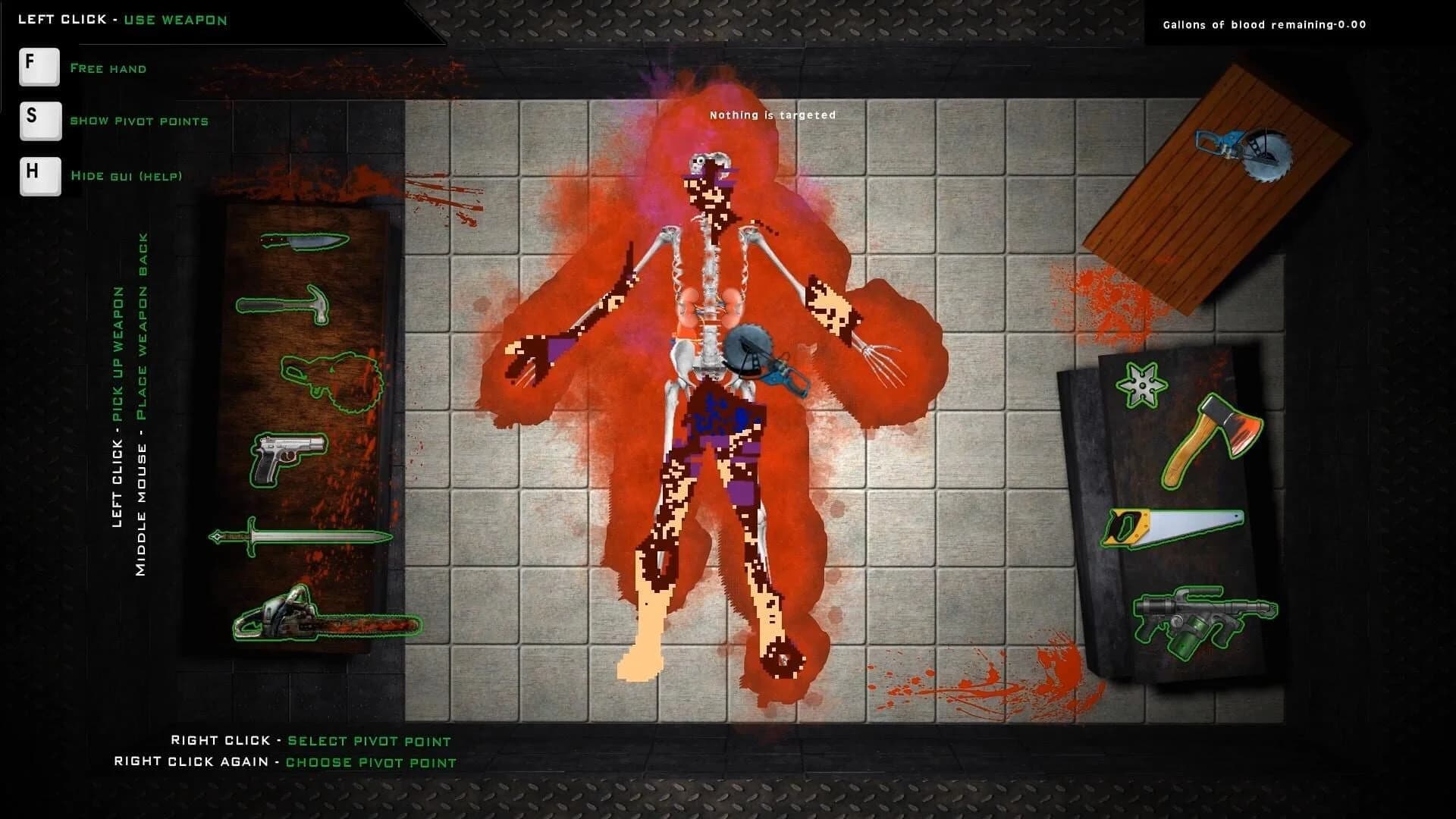Click the kidneys inside the ribcage
Image resolution: width=1456 pixels, height=819 pixels.
tap(709, 303)
